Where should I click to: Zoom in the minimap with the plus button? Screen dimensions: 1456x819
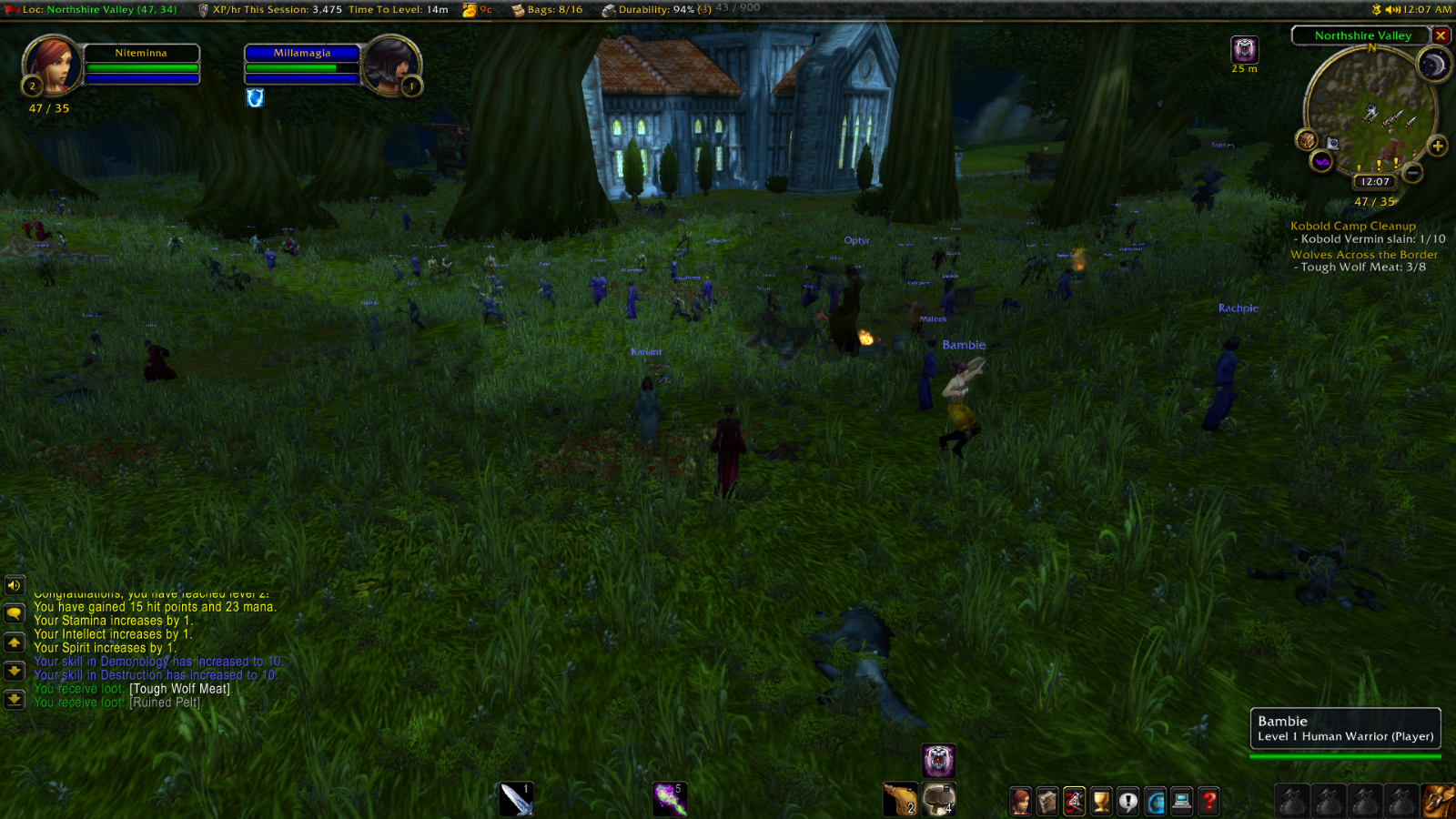(1438, 146)
